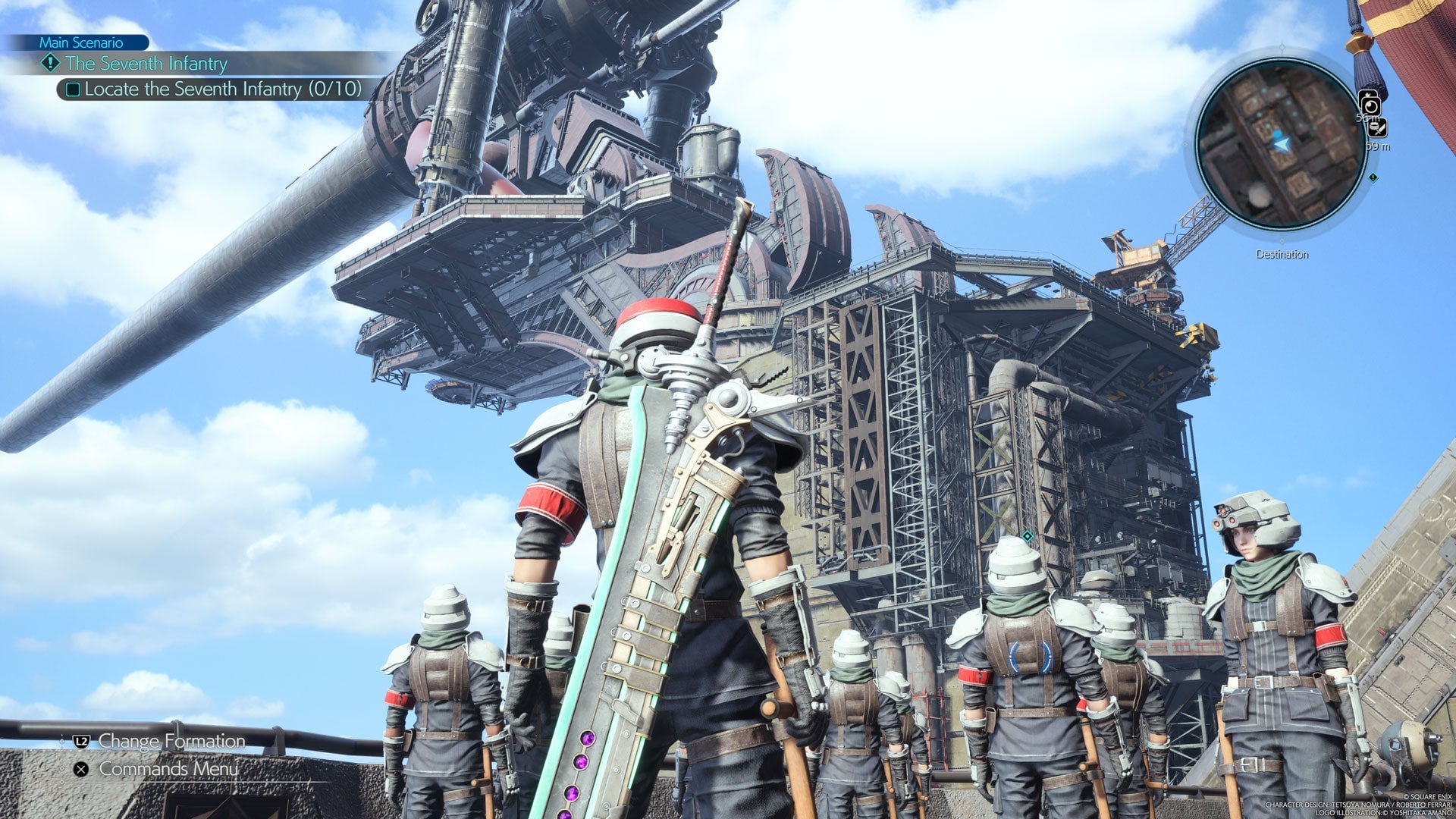The height and width of the screenshot is (819, 1456).
Task: Click the green exclamation quest marker by minimap
Action: point(1373,177)
